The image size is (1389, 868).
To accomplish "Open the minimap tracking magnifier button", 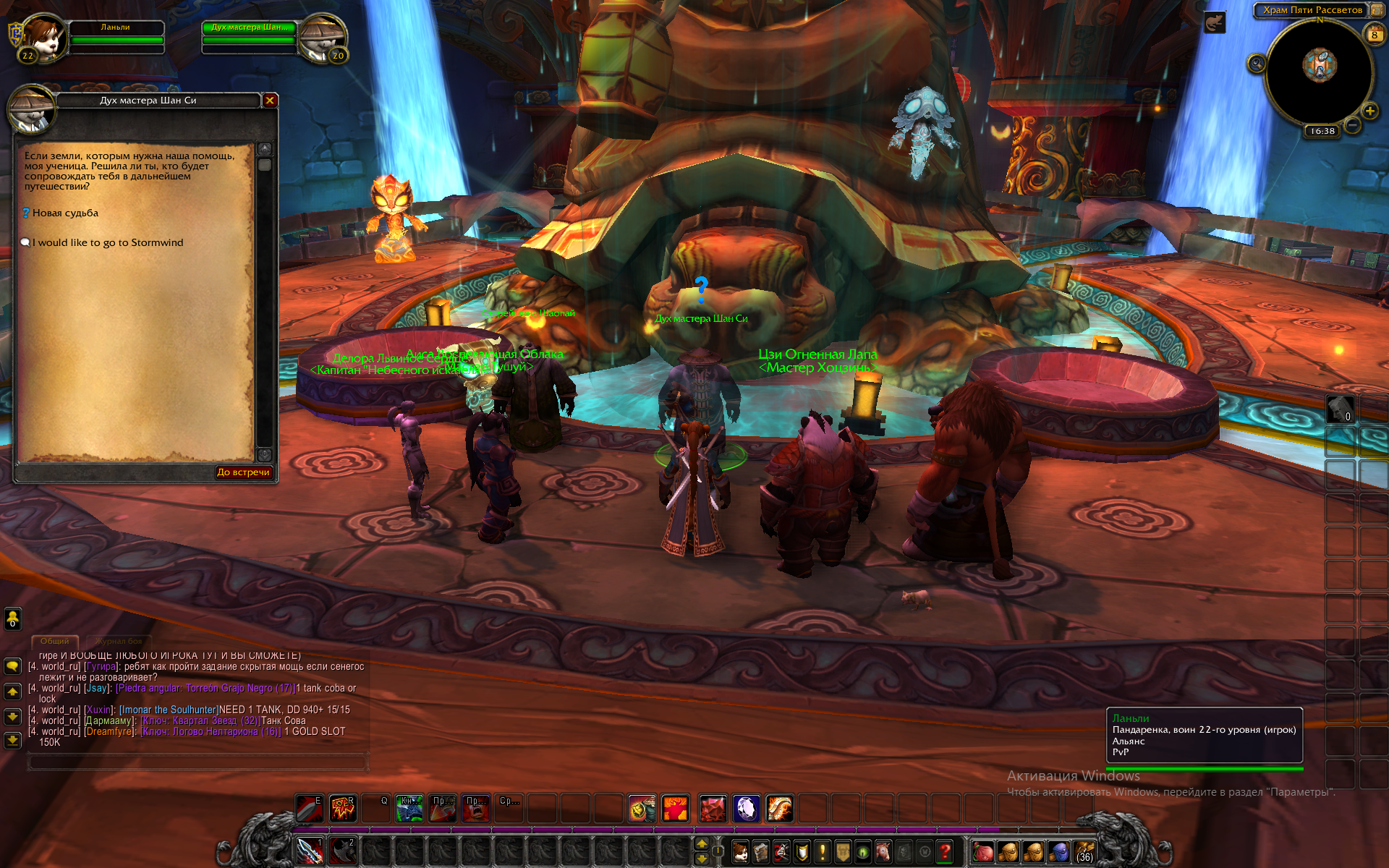I will (1257, 64).
